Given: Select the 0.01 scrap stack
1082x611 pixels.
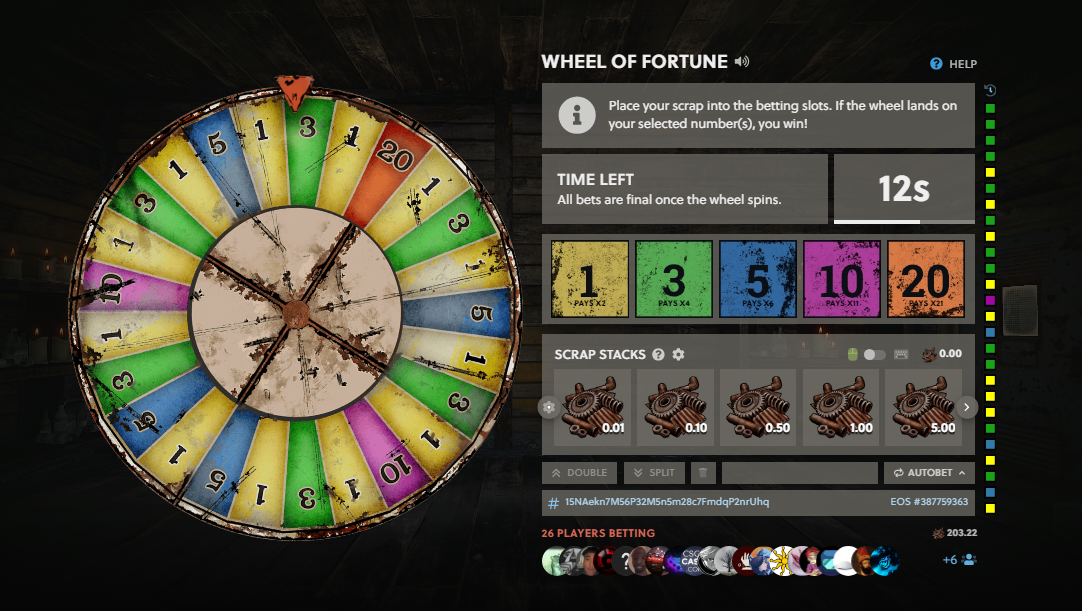Looking at the screenshot, I should pos(592,407).
